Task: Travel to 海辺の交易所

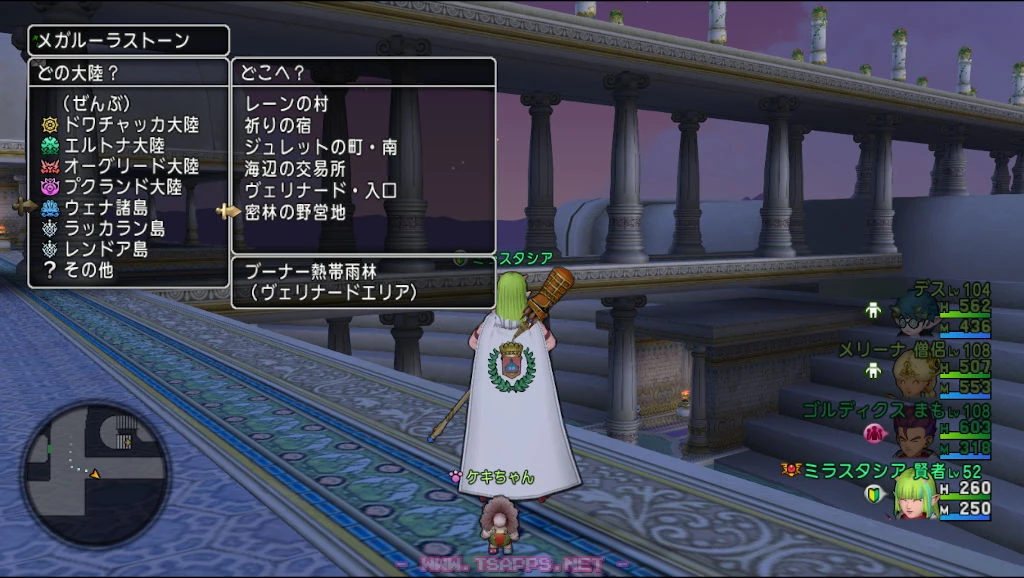Action: (x=295, y=169)
